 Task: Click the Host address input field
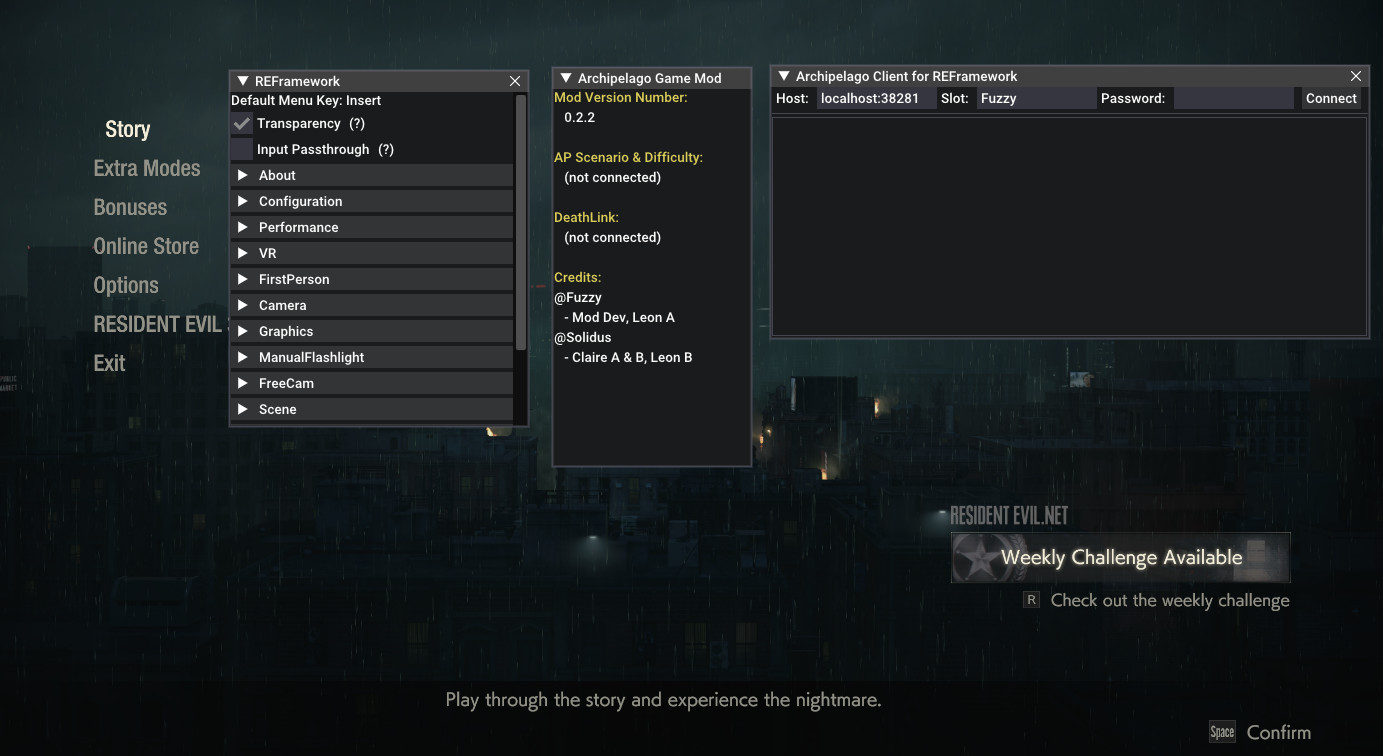pyautogui.click(x=873, y=98)
